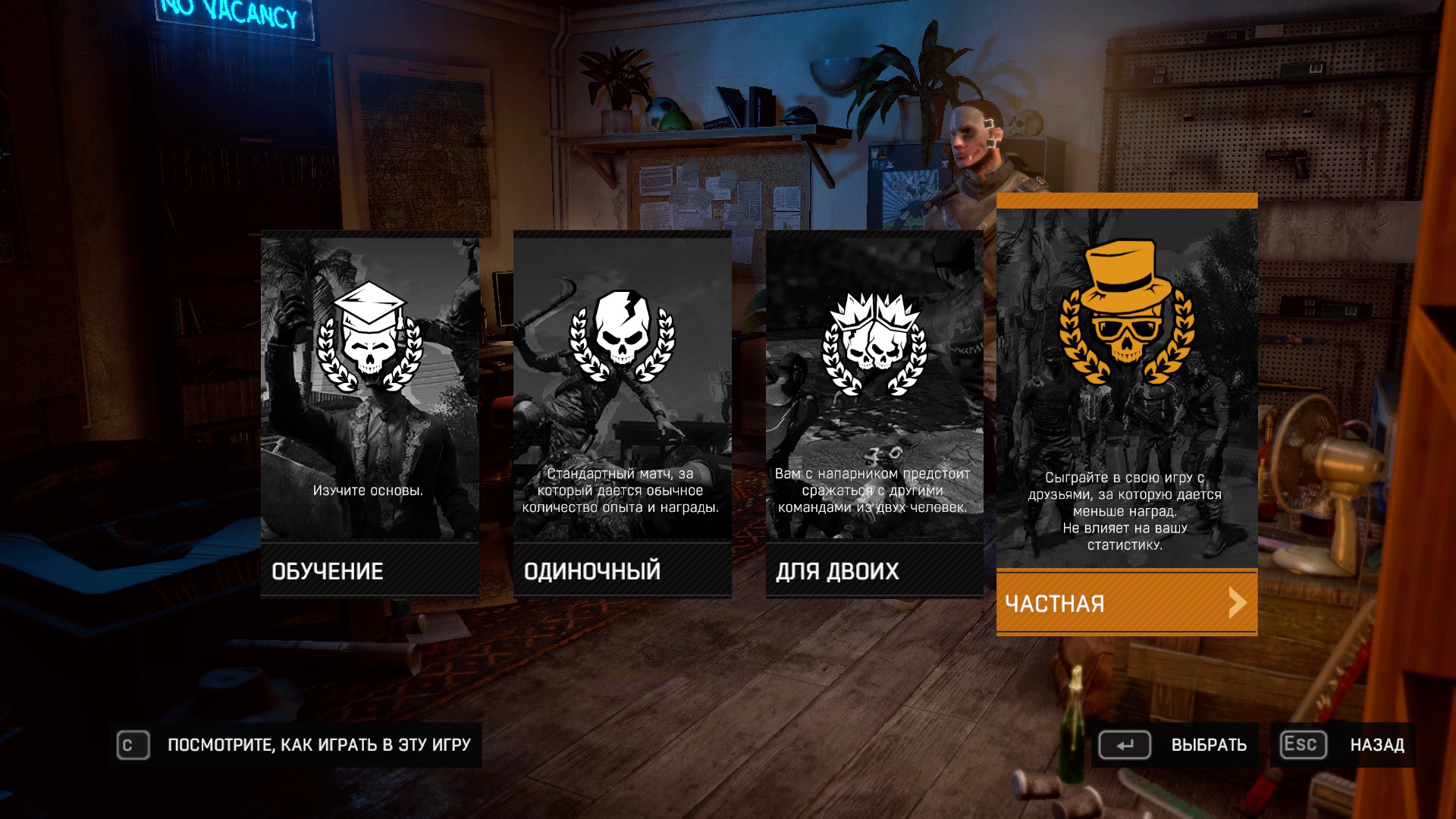Go back with the Назад button
This screenshot has width=1456, height=819.
pos(1343,745)
